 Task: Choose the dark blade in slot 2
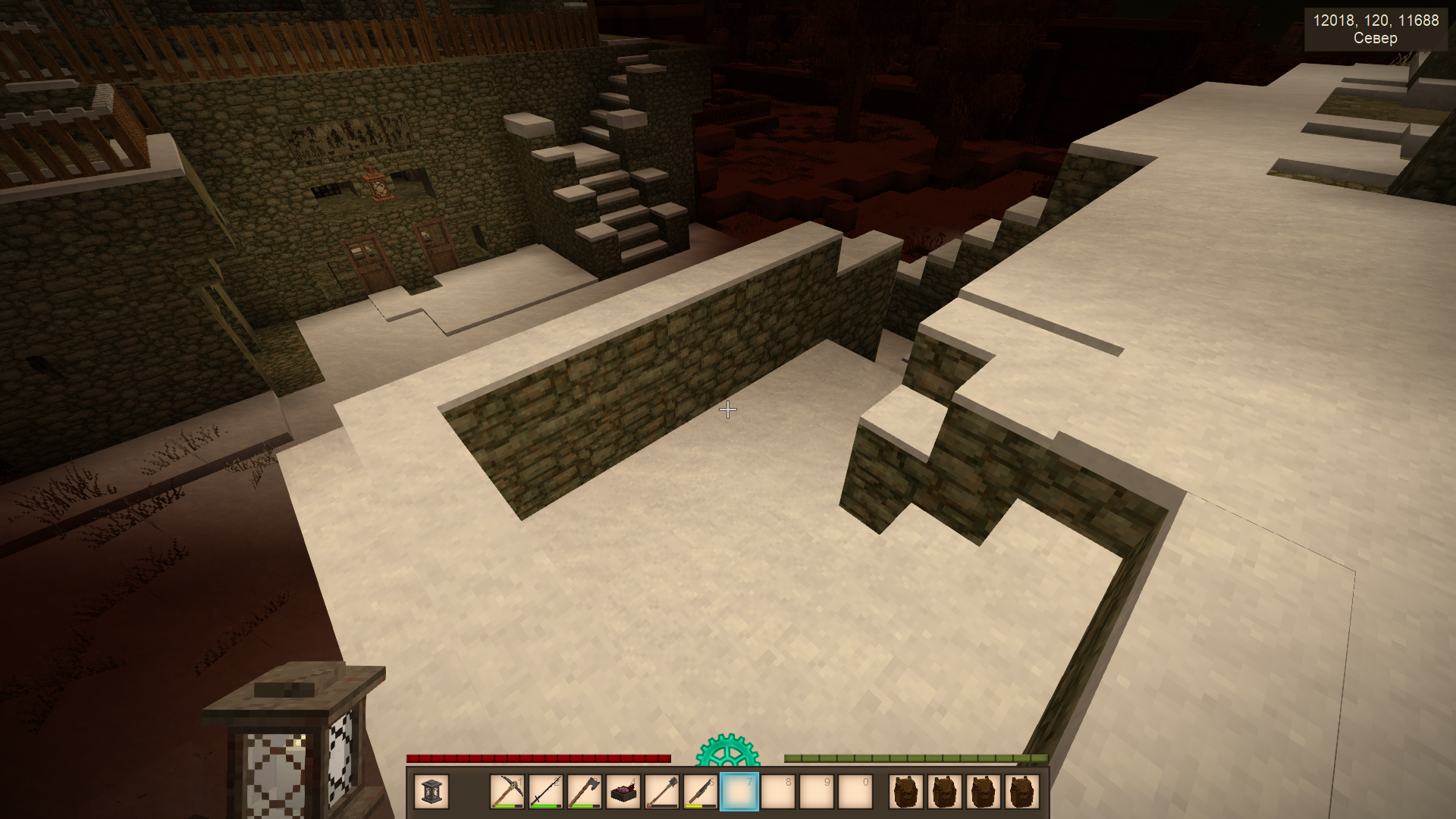(x=546, y=792)
